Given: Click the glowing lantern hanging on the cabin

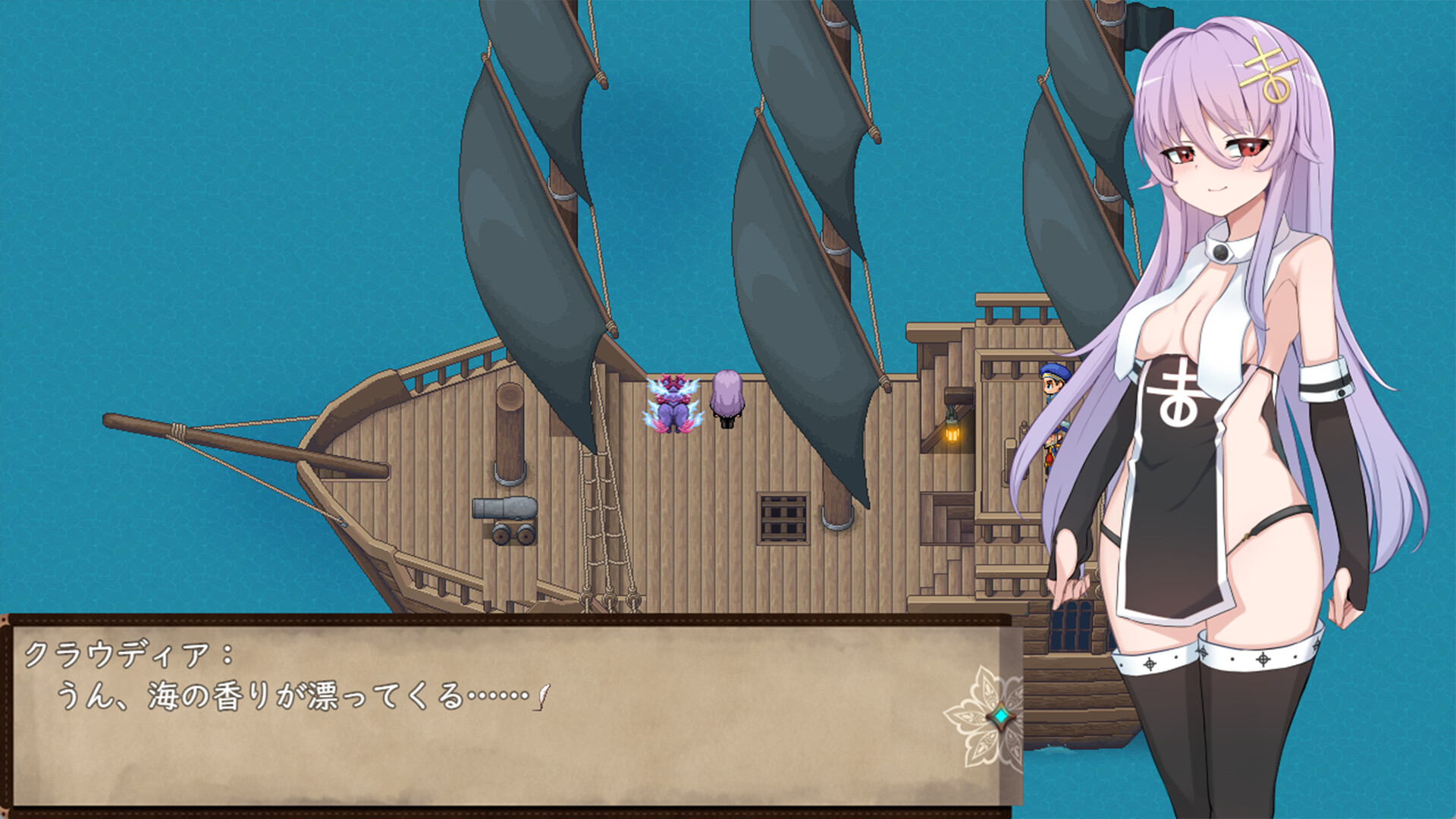Looking at the screenshot, I should tap(952, 434).
